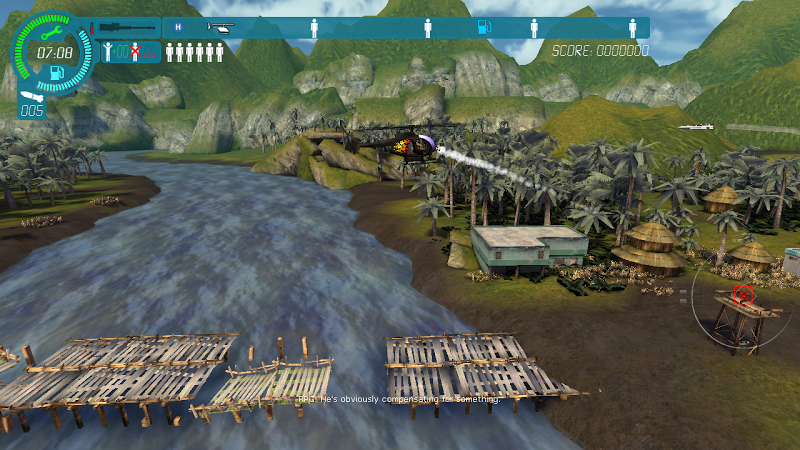
Task: Click the killed hostage icon with red X
Action: pyautogui.click(x=135, y=52)
